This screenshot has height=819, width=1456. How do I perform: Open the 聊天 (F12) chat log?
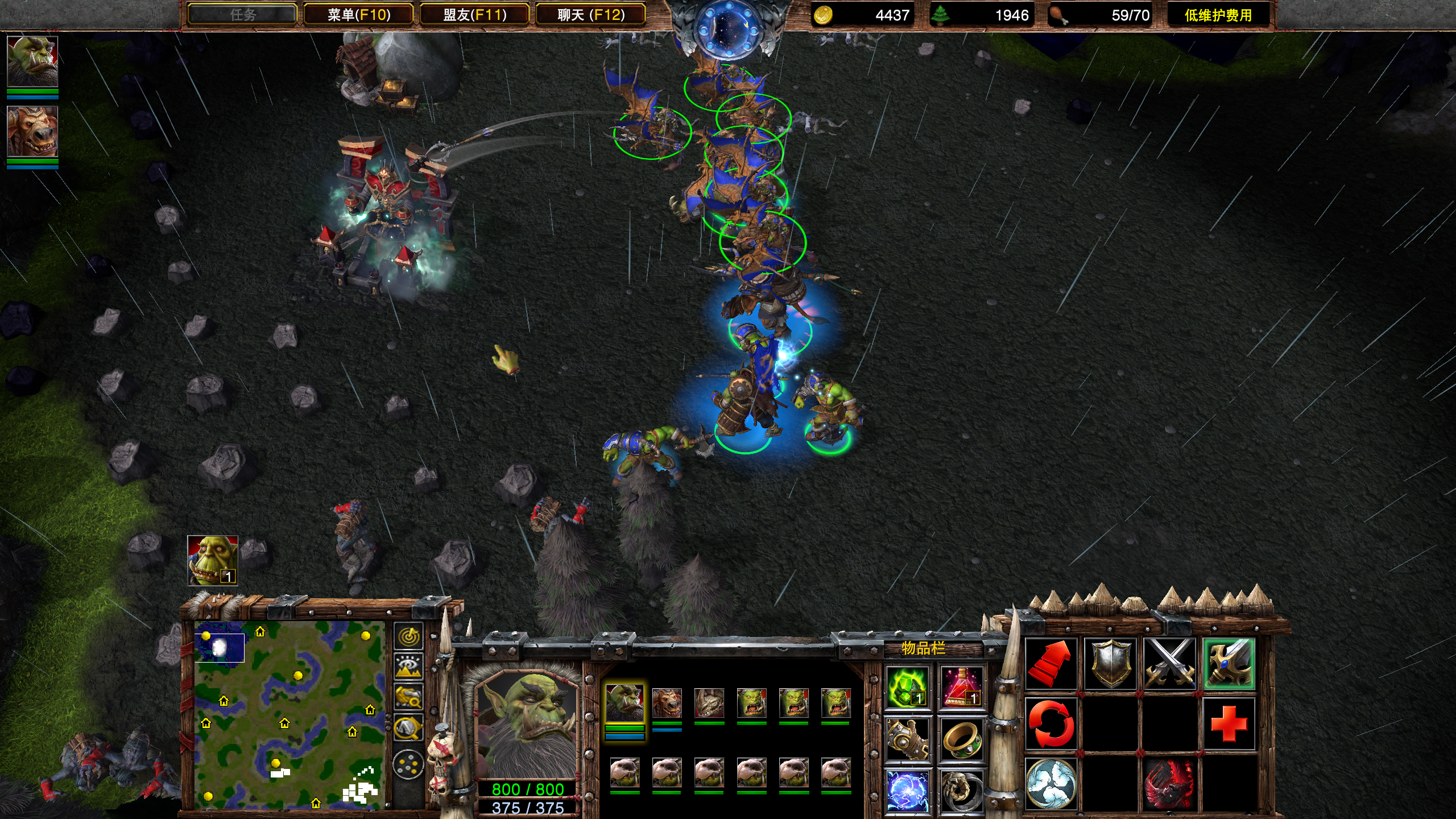pos(590,15)
